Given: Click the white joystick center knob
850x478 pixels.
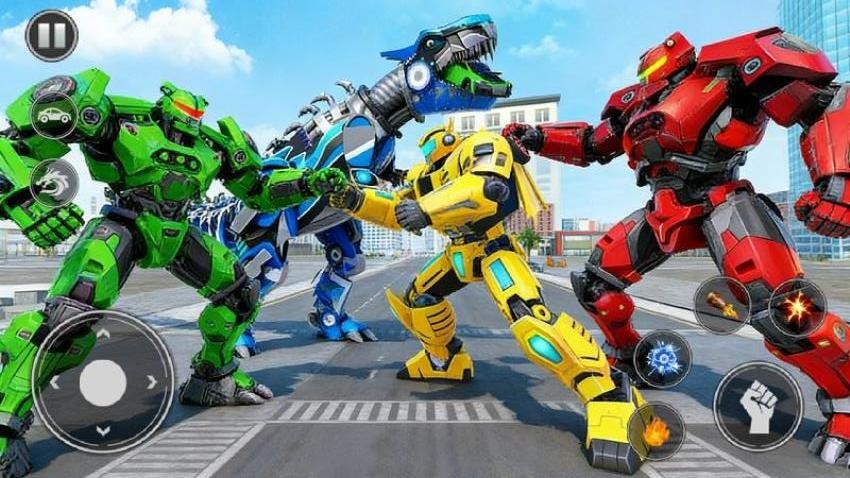Looking at the screenshot, I should [103, 382].
